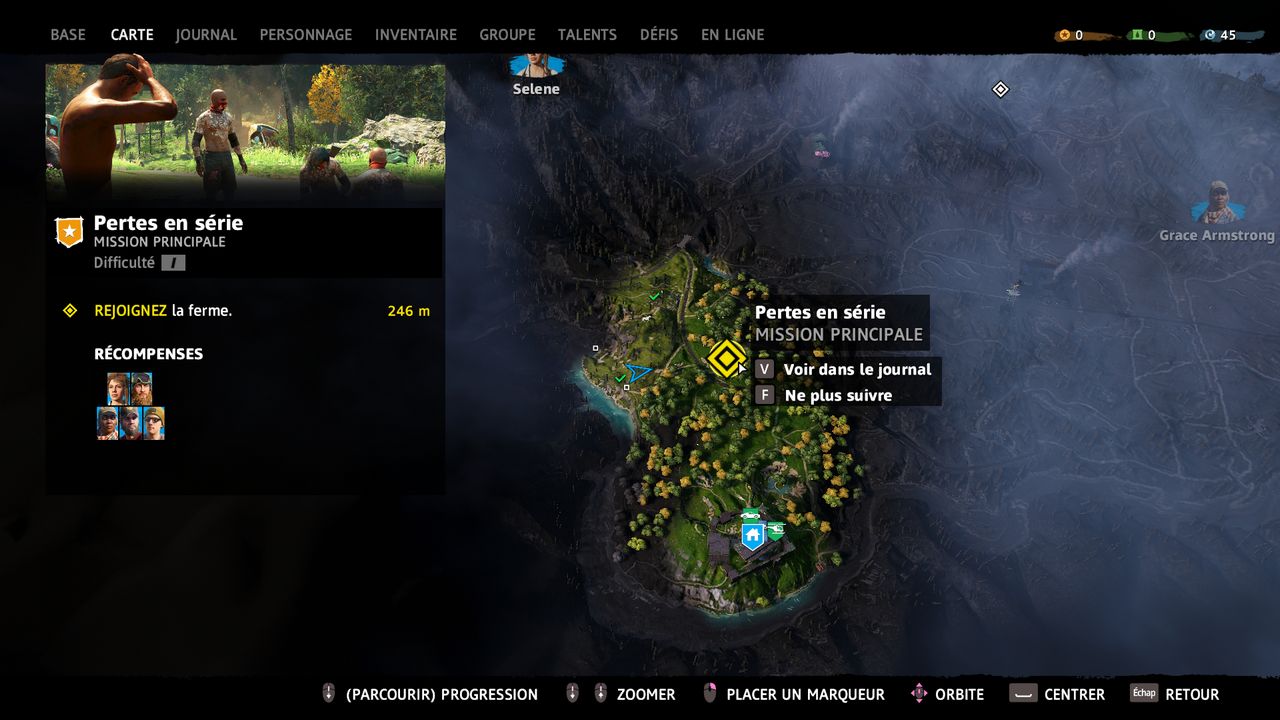Click the yellow main mission marker on map
The height and width of the screenshot is (720, 1280).
click(727, 359)
